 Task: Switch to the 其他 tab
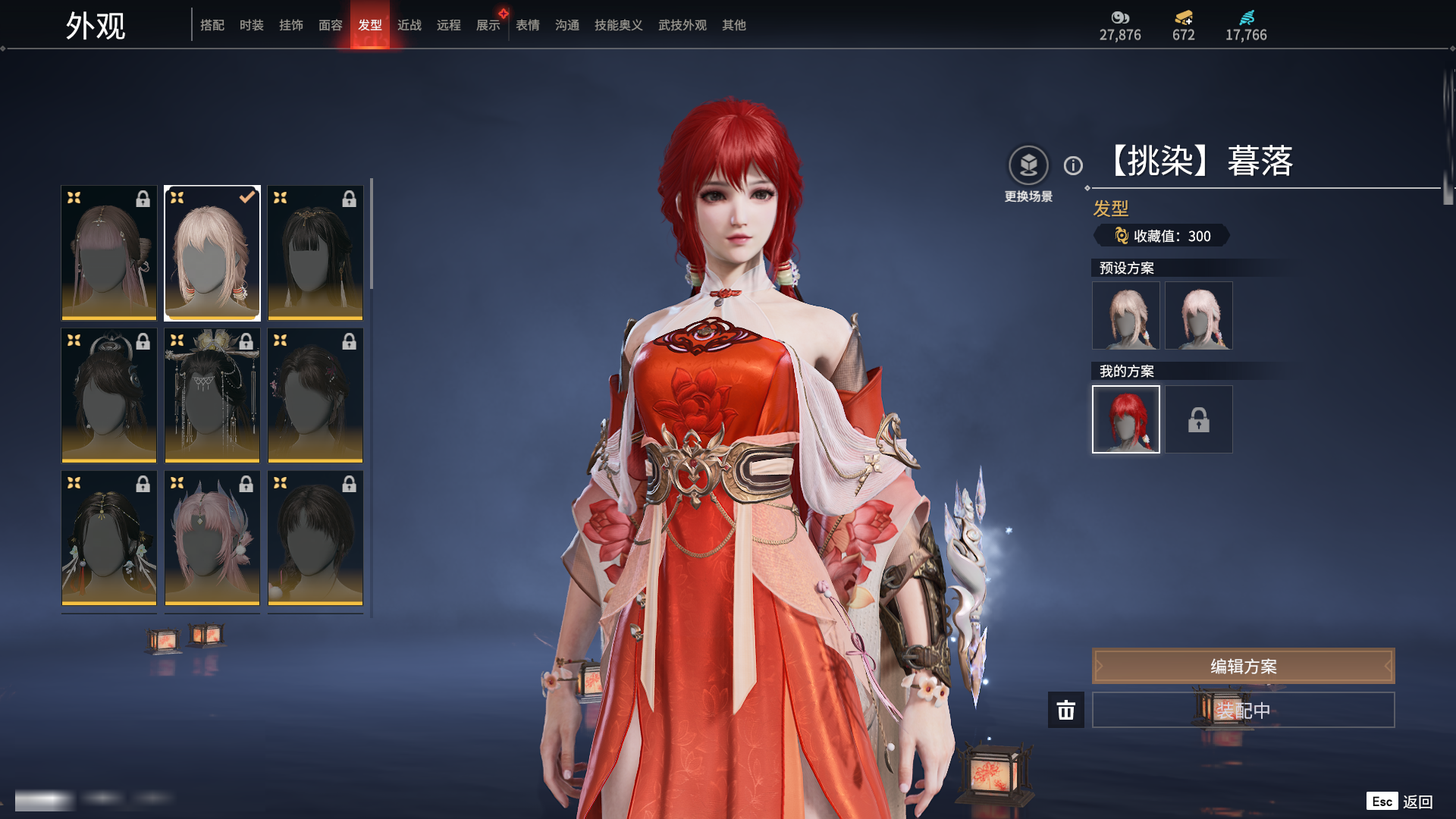point(734,25)
